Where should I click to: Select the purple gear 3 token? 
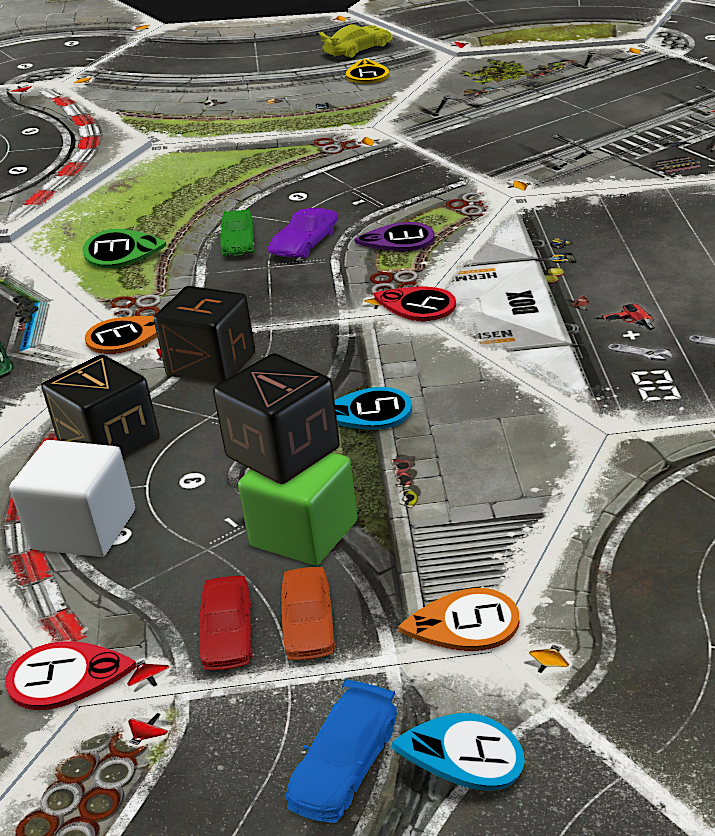coord(396,238)
